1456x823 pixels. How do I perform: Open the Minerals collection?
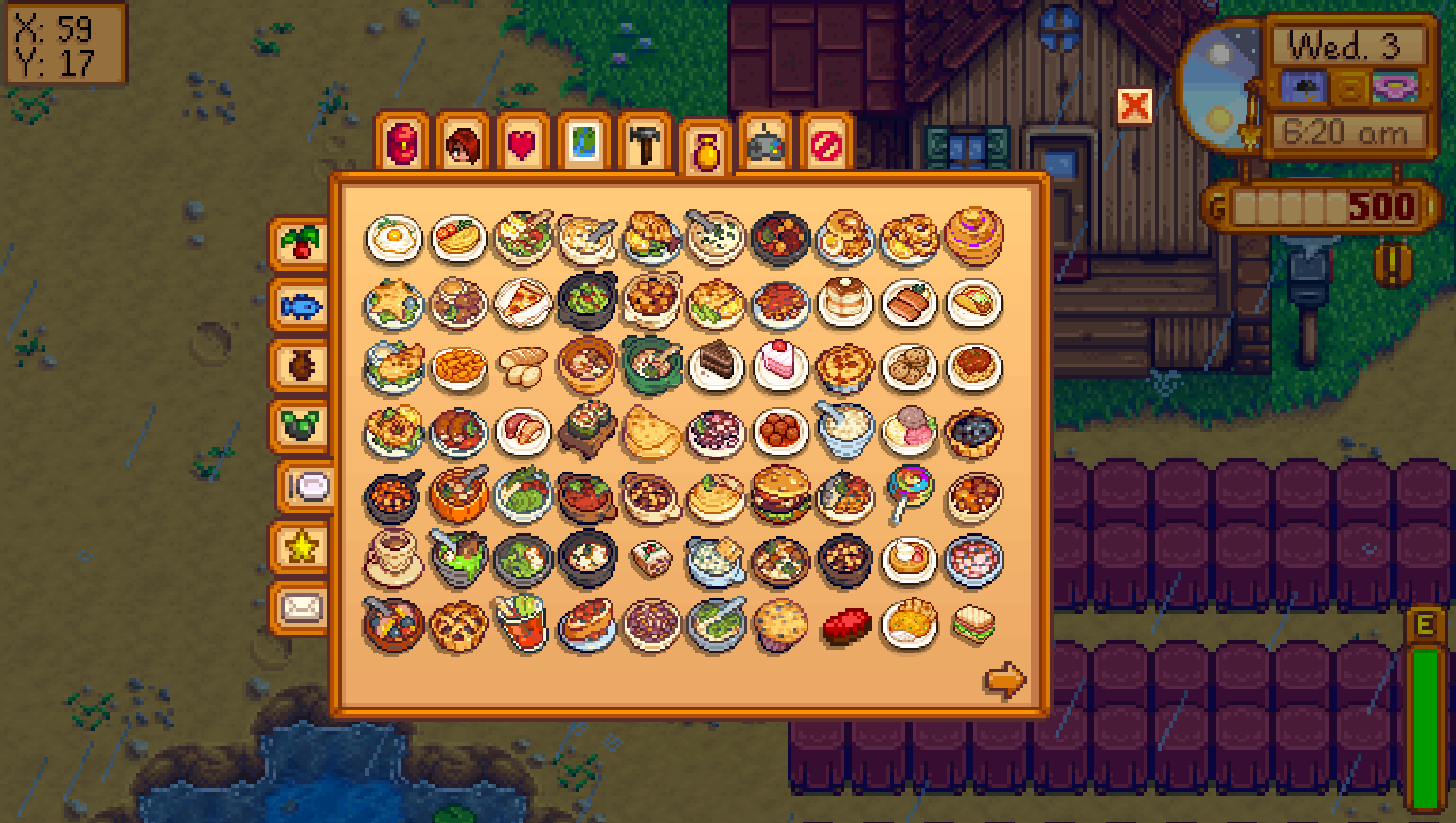[x=301, y=429]
